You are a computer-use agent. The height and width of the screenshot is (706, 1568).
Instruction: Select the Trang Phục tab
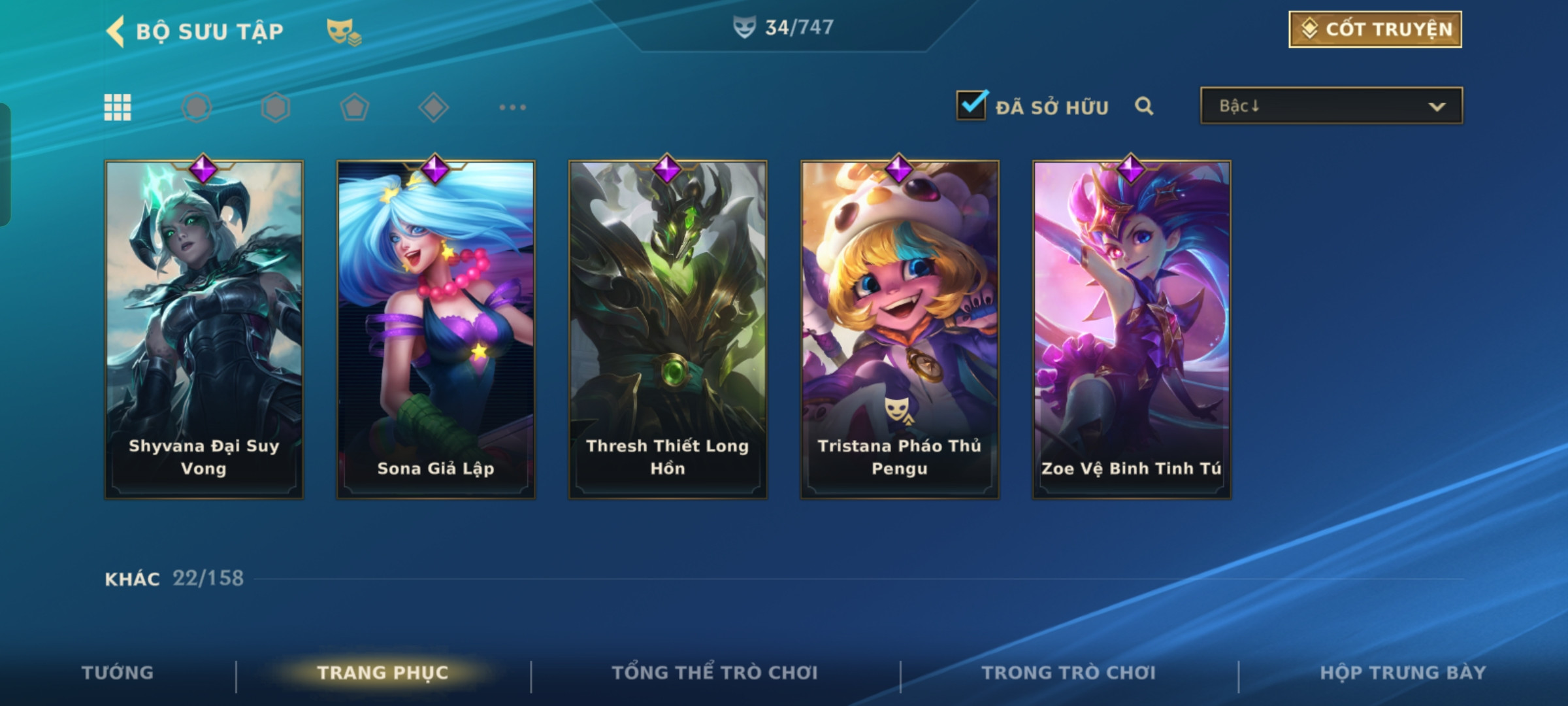pyautogui.click(x=383, y=673)
